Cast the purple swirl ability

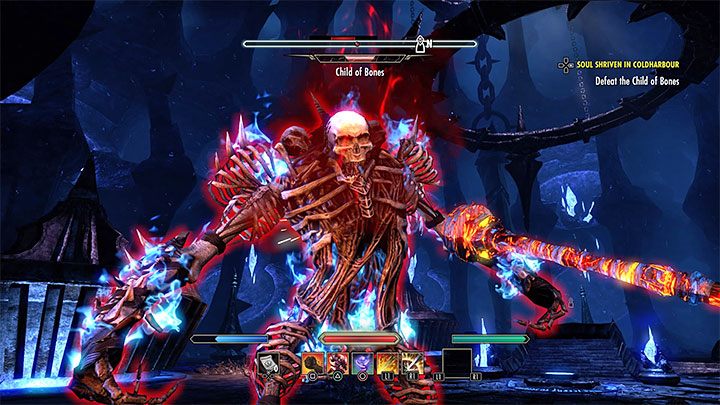click(x=360, y=363)
